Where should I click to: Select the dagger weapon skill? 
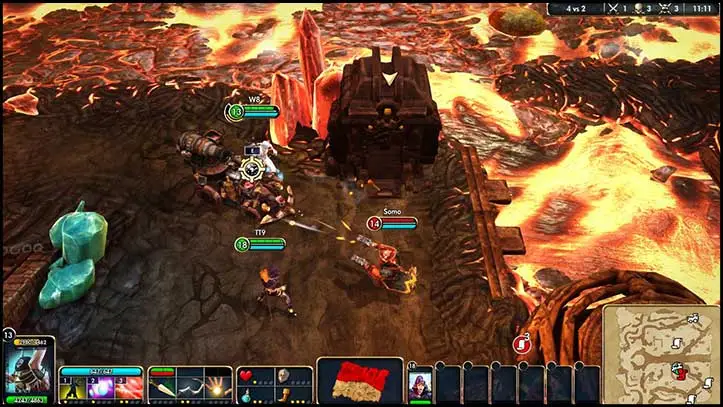click(x=163, y=386)
